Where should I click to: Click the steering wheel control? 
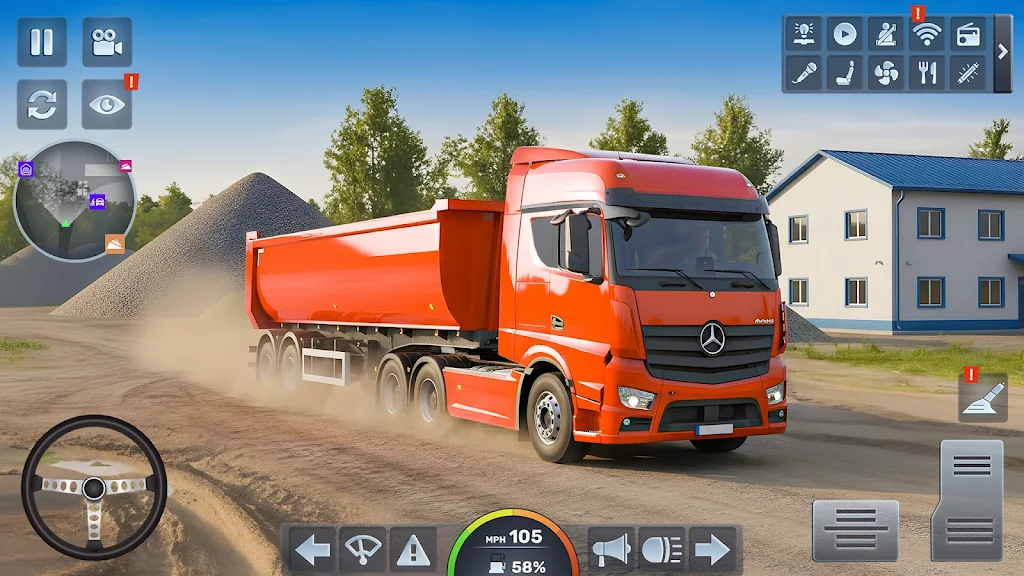click(x=93, y=487)
